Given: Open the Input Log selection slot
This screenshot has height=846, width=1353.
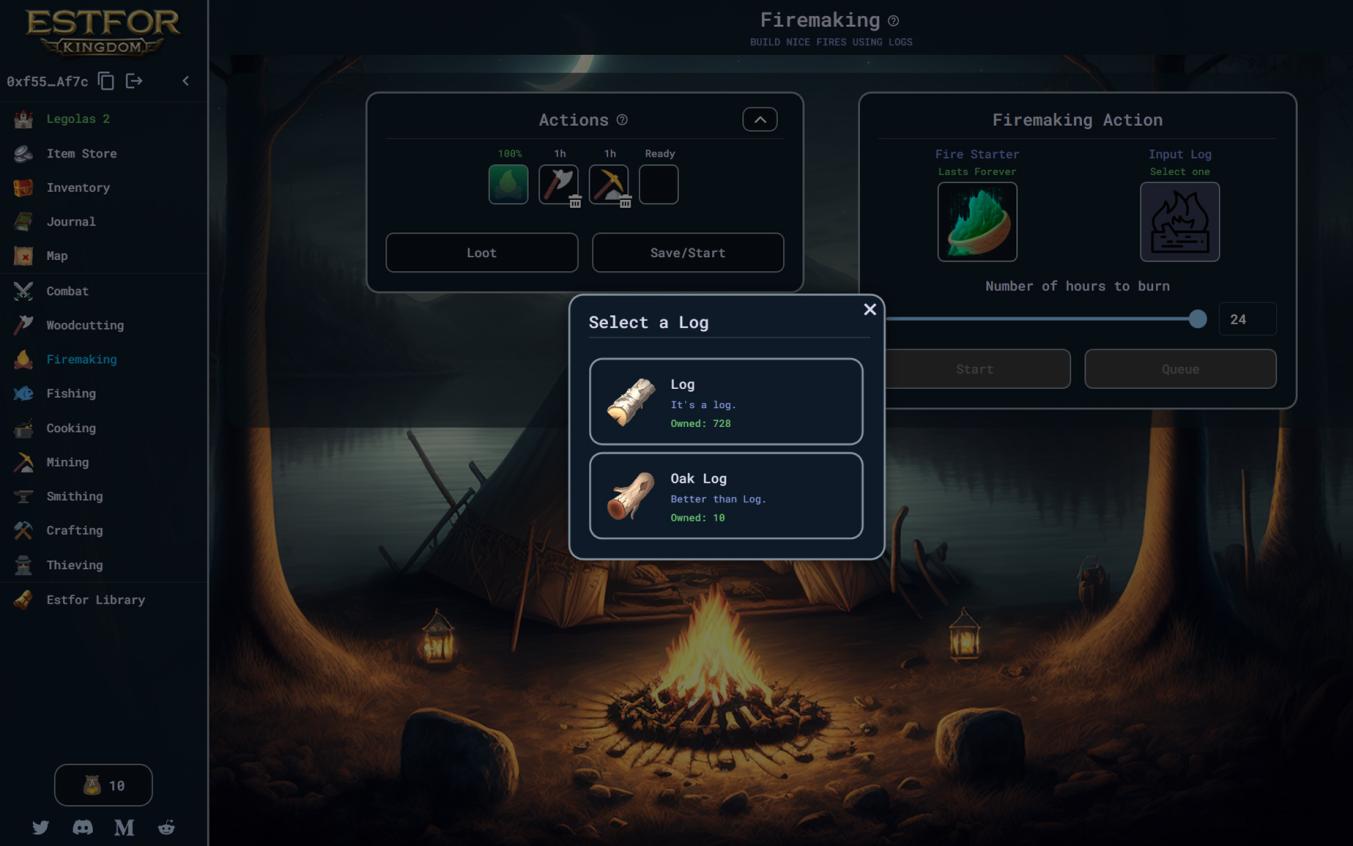Looking at the screenshot, I should pyautogui.click(x=1179, y=222).
